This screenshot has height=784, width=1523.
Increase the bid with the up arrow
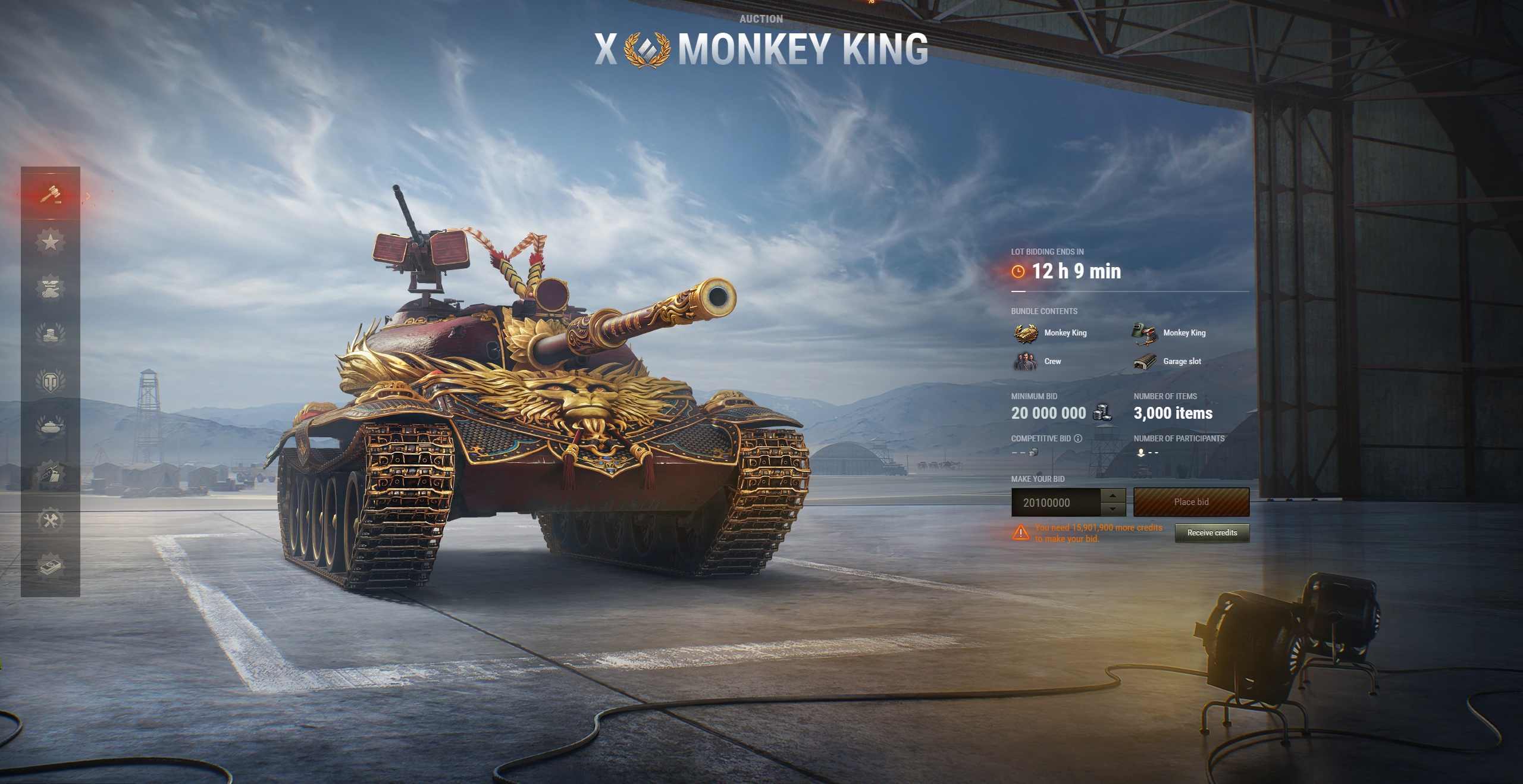click(1113, 496)
